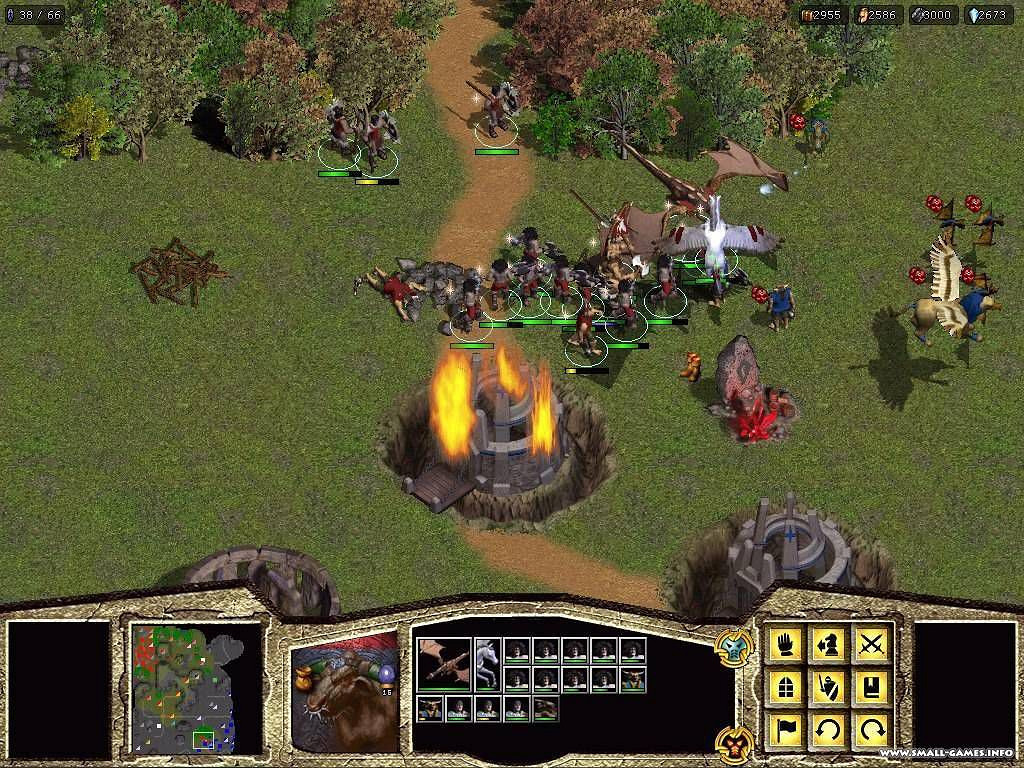Click the clockwise rotate arrow button
This screenshot has width=1024, height=768.
872,730
